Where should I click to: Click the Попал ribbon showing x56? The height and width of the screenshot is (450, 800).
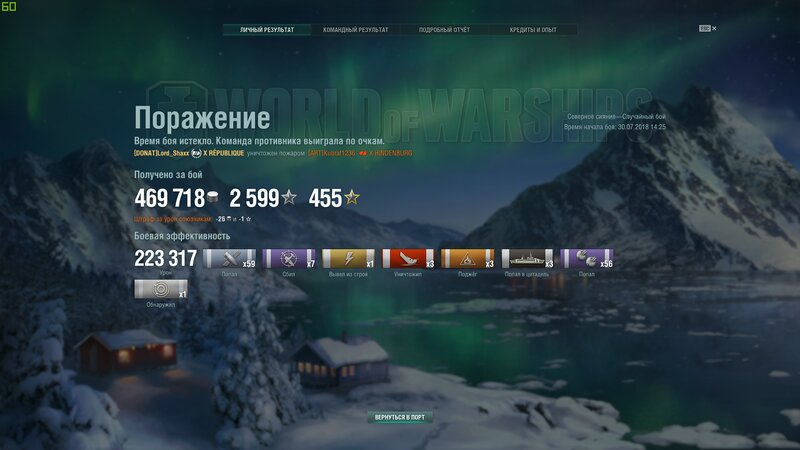click(x=586, y=260)
